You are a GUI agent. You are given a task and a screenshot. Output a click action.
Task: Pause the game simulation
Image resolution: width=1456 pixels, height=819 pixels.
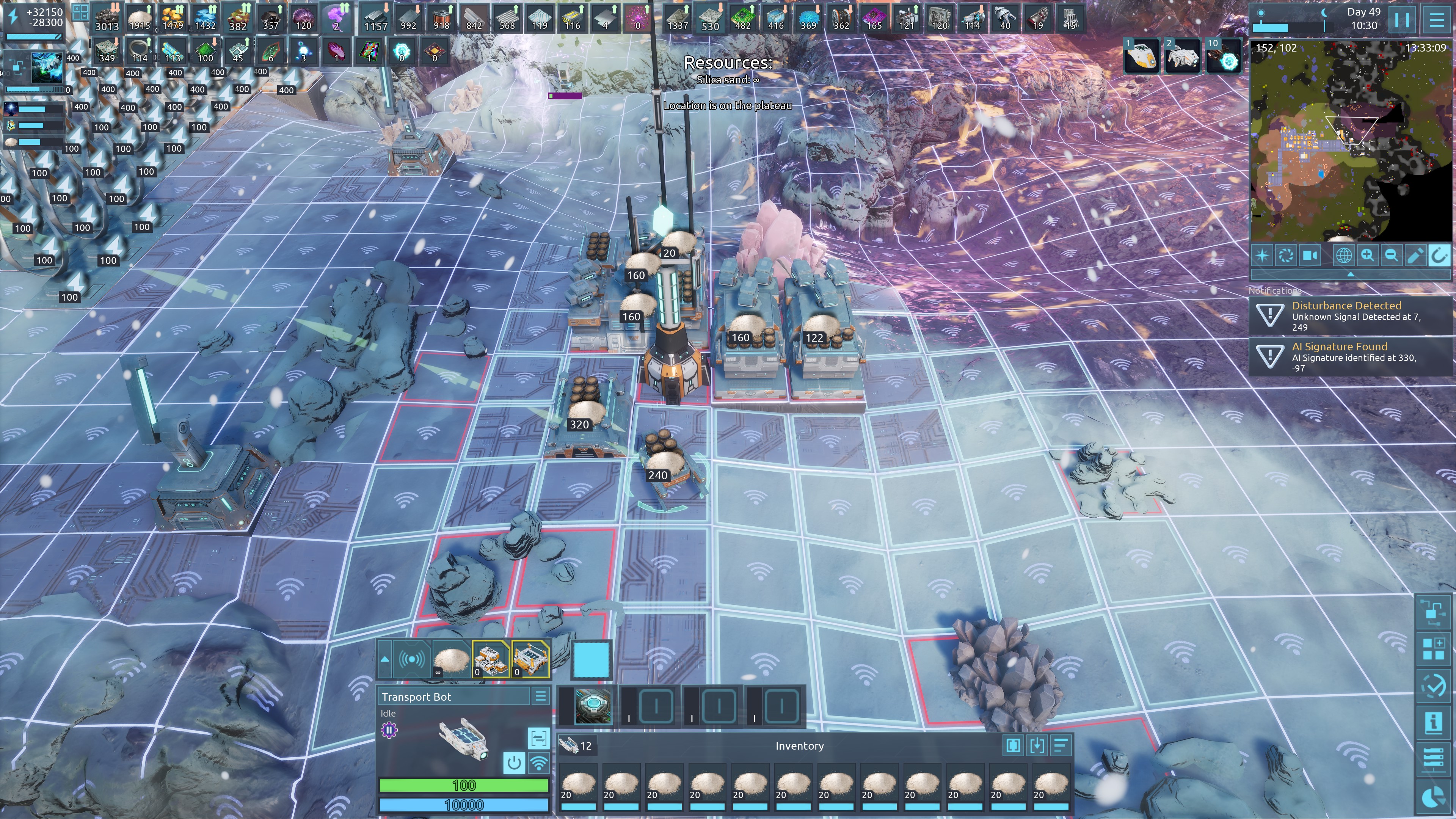coord(1402,20)
